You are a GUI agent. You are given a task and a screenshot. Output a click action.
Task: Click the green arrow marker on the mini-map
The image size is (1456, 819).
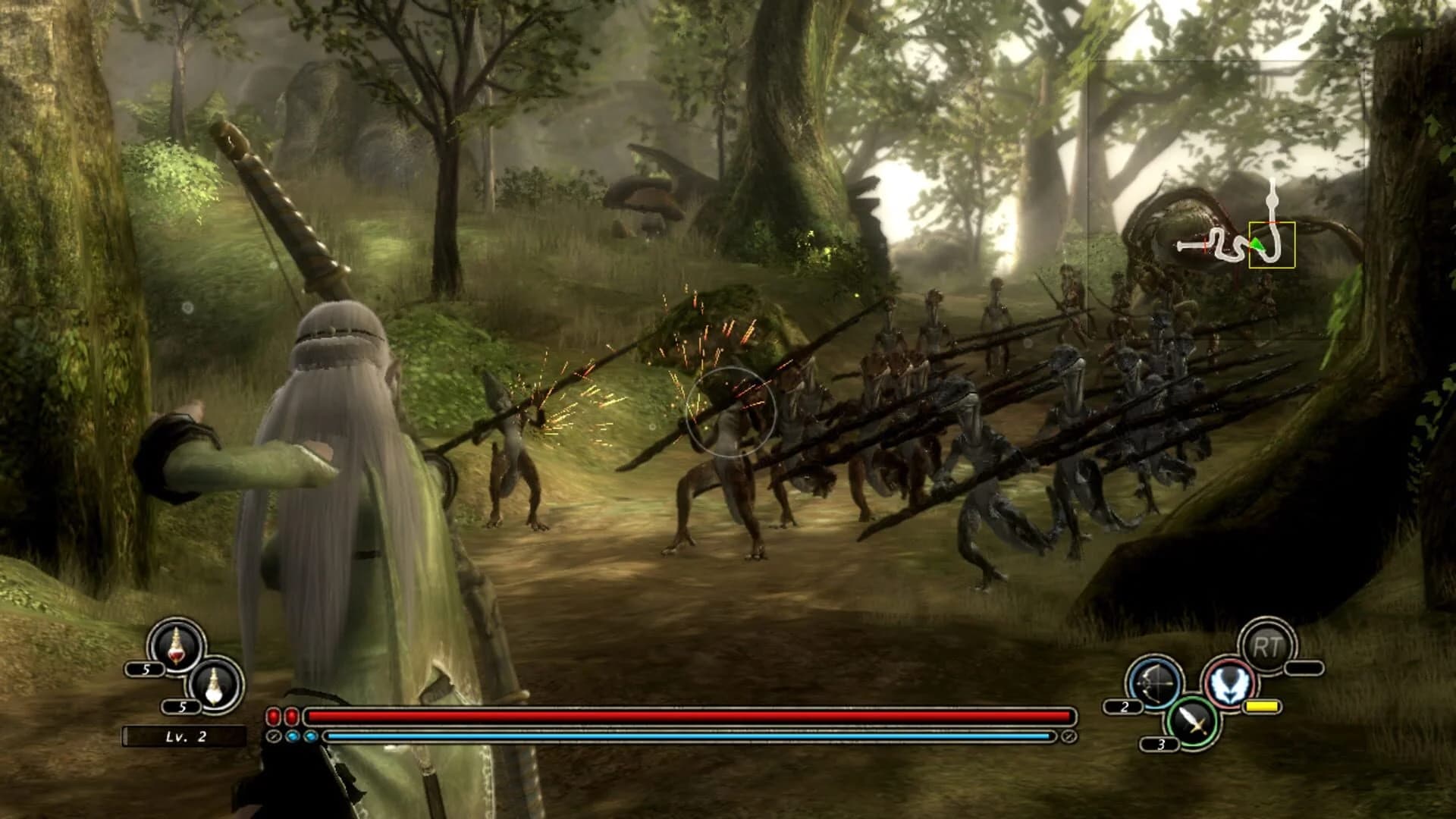[1257, 245]
